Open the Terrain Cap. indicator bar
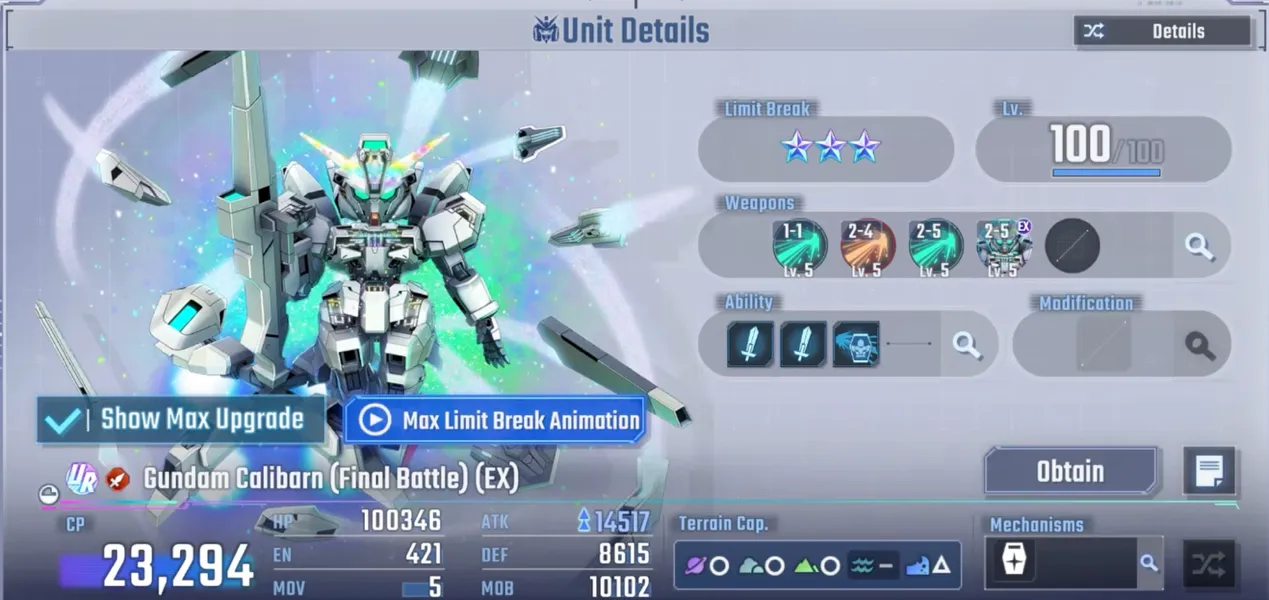Viewport: 1269px width, 600px height. [x=817, y=566]
